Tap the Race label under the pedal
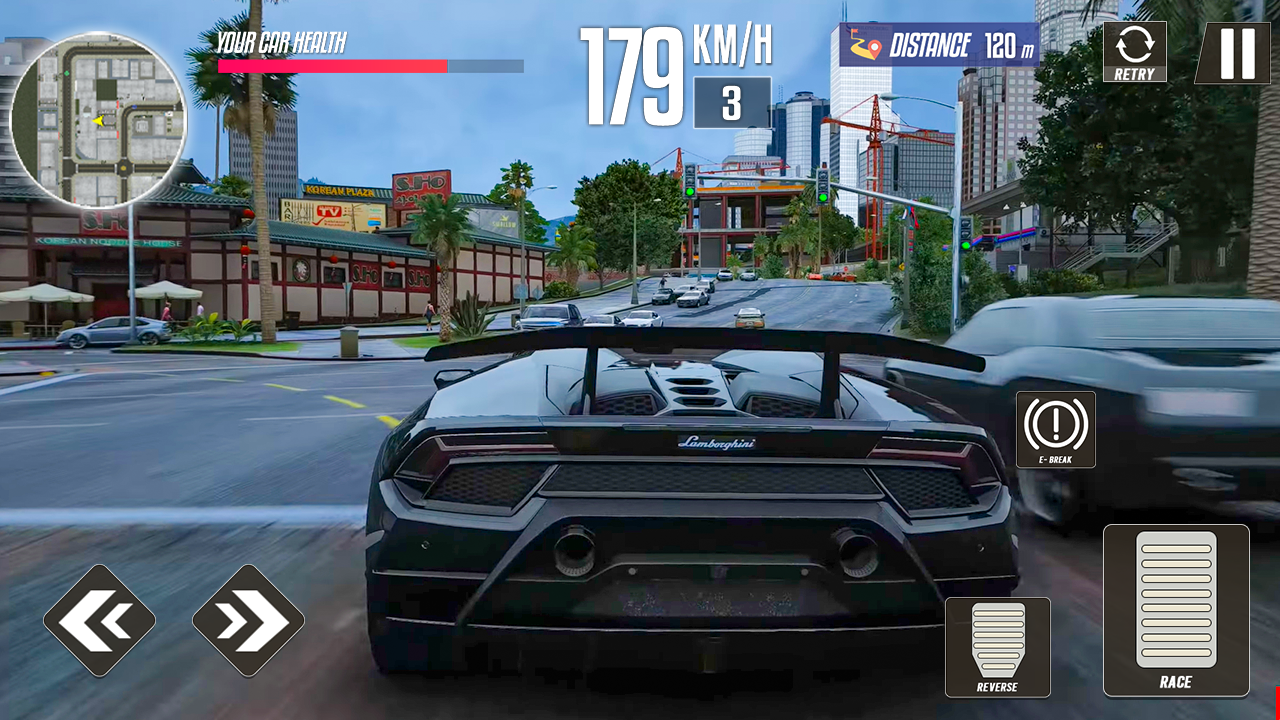1280x720 pixels. tap(1177, 682)
